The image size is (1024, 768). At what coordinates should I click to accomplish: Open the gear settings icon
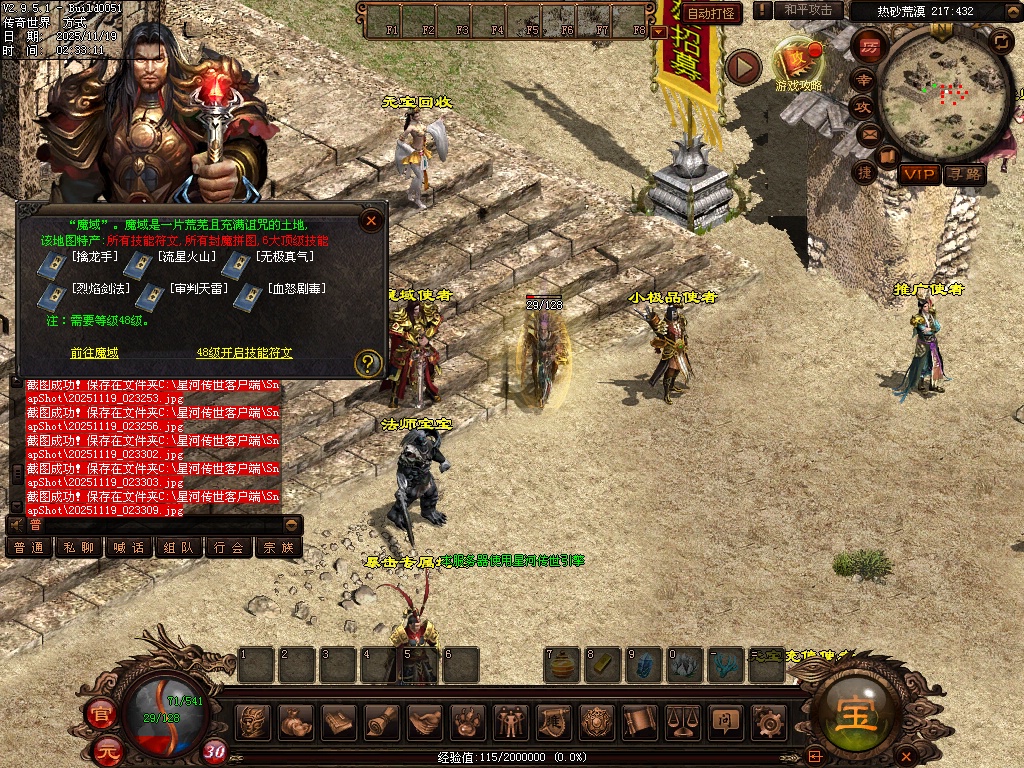pyautogui.click(x=768, y=721)
